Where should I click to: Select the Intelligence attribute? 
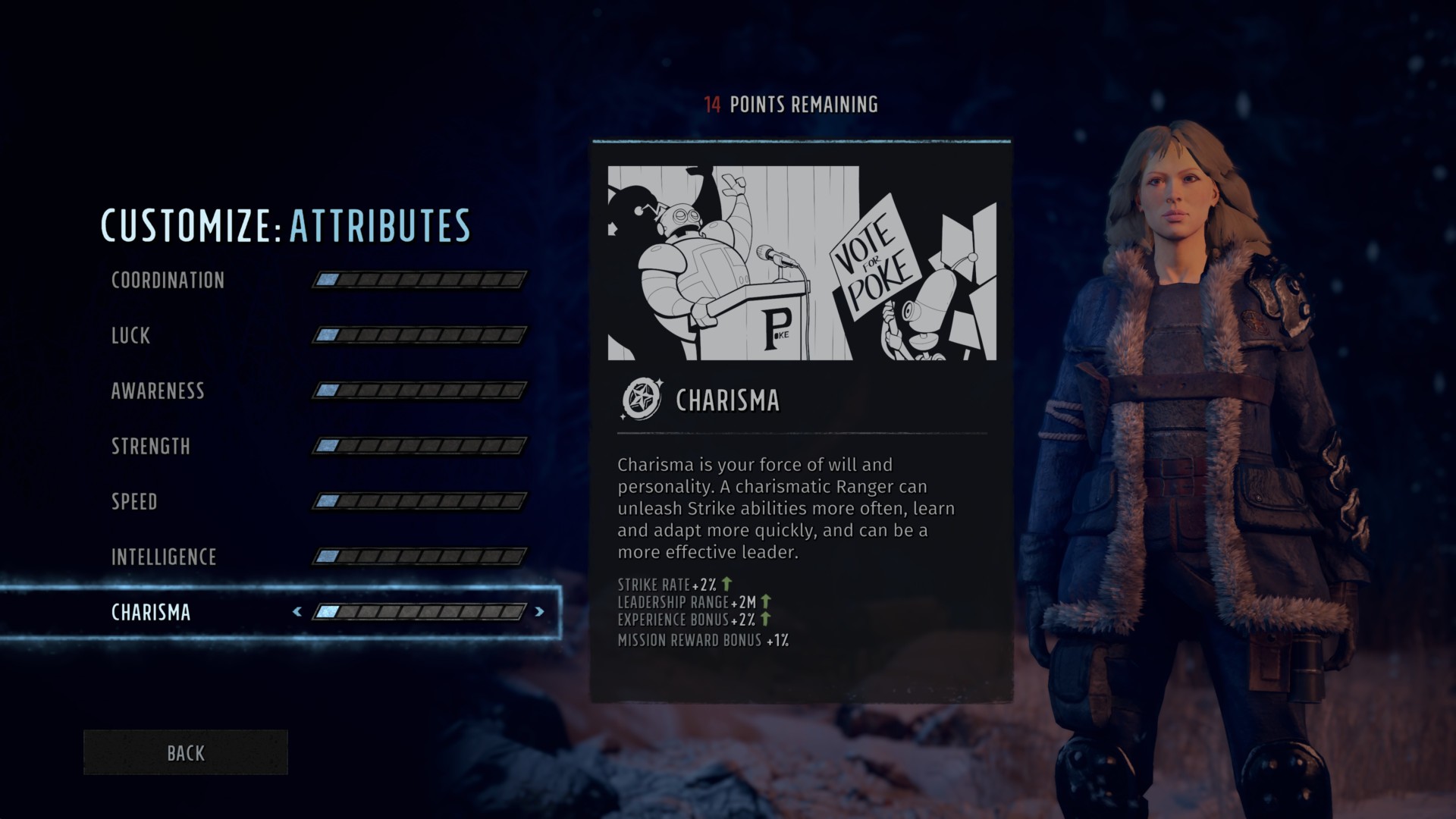[164, 557]
